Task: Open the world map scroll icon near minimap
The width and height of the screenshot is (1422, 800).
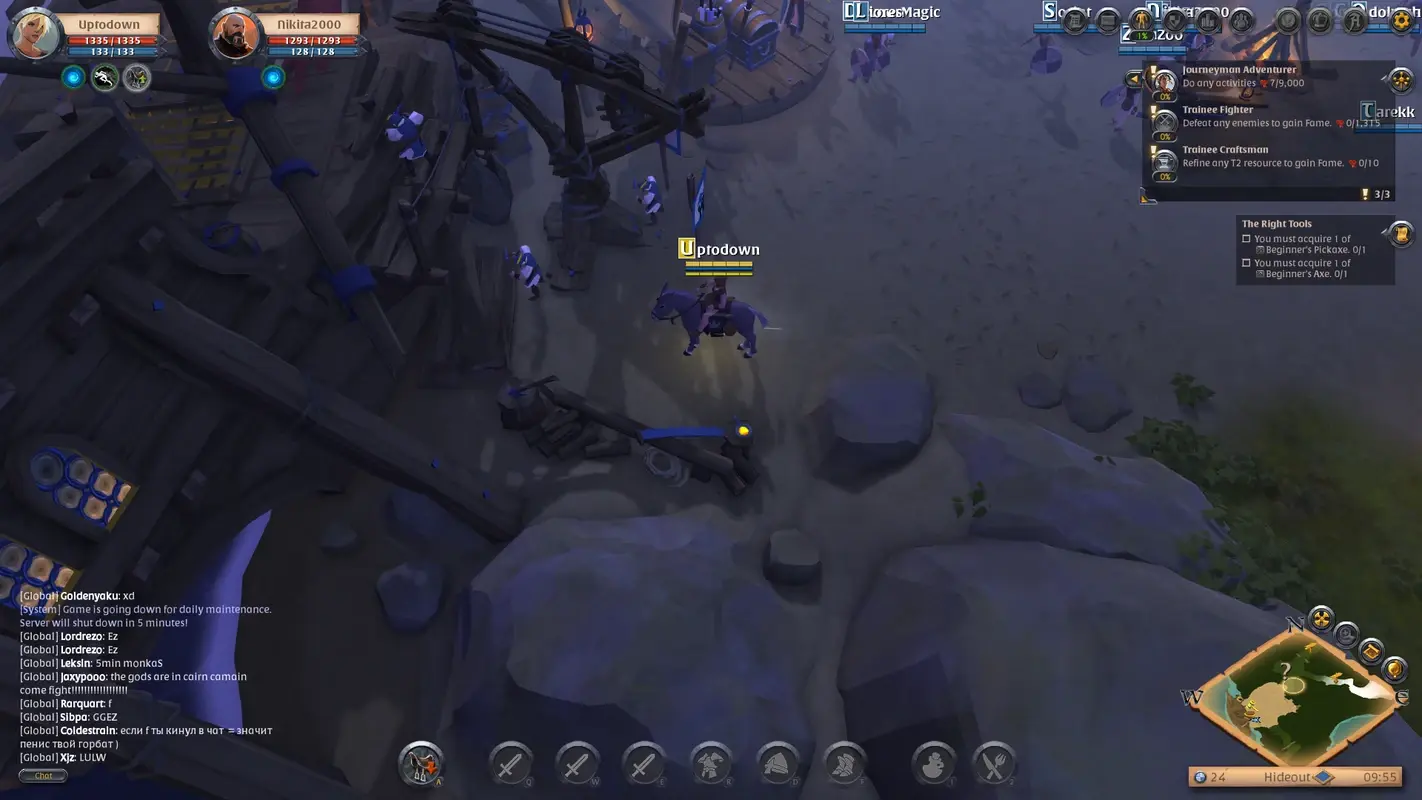Action: click(x=1372, y=652)
